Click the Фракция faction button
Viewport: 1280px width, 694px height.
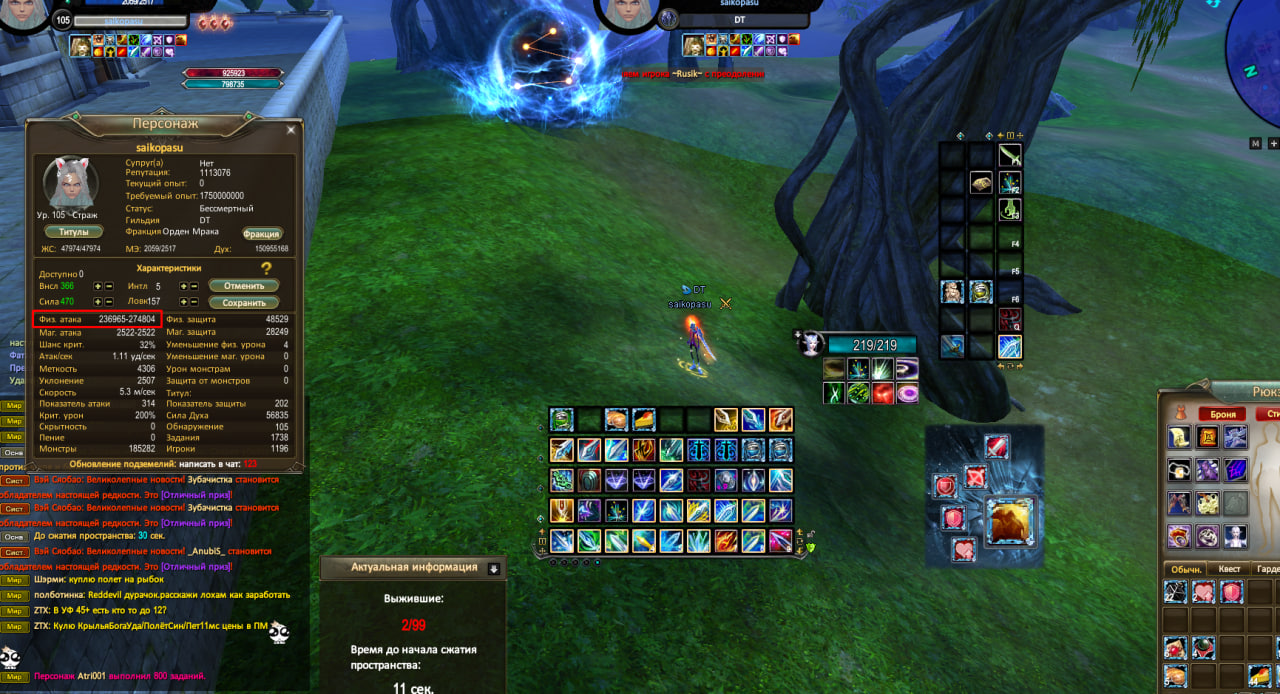[x=261, y=233]
